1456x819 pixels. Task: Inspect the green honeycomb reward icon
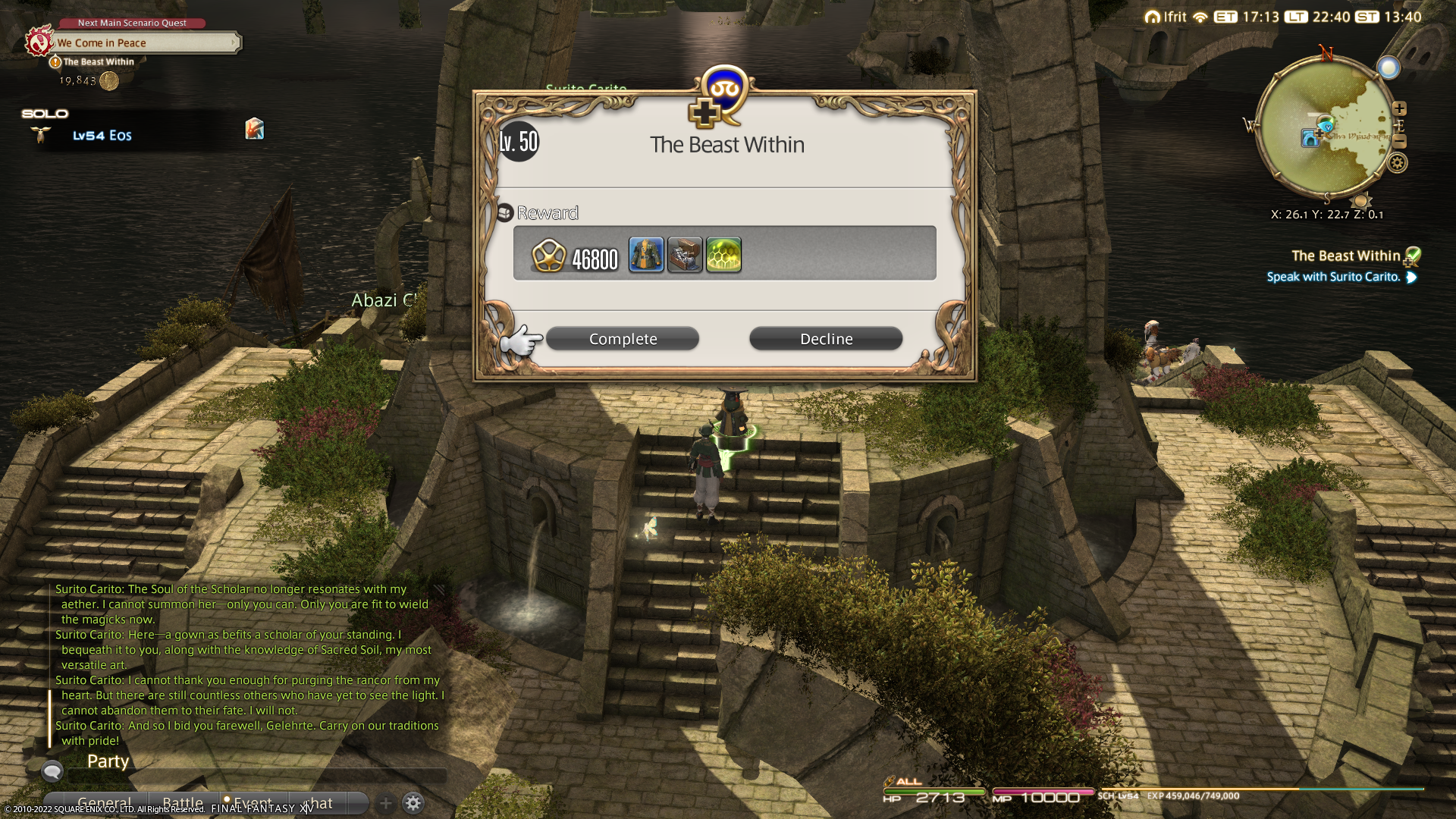[723, 255]
